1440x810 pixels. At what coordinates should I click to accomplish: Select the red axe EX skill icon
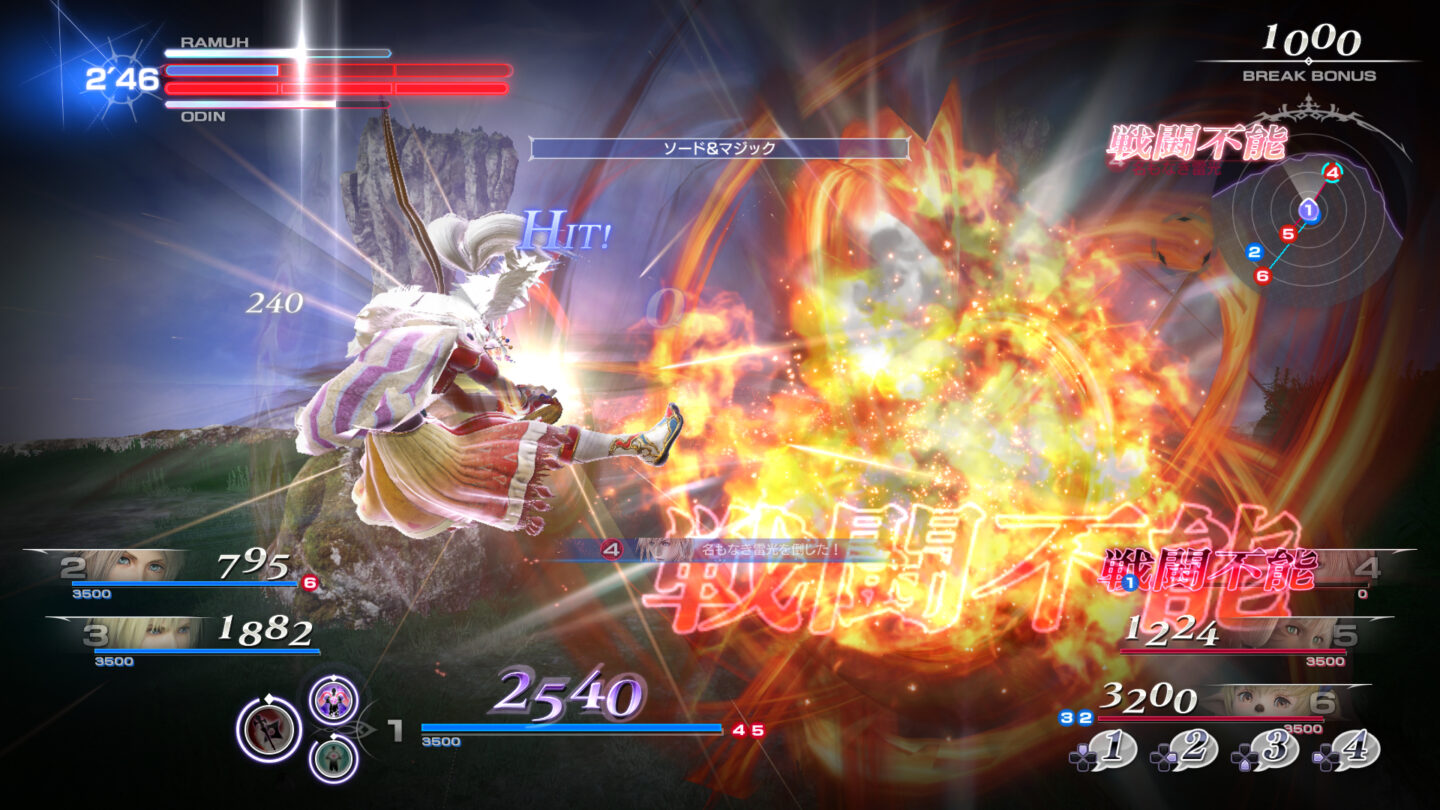coord(269,728)
